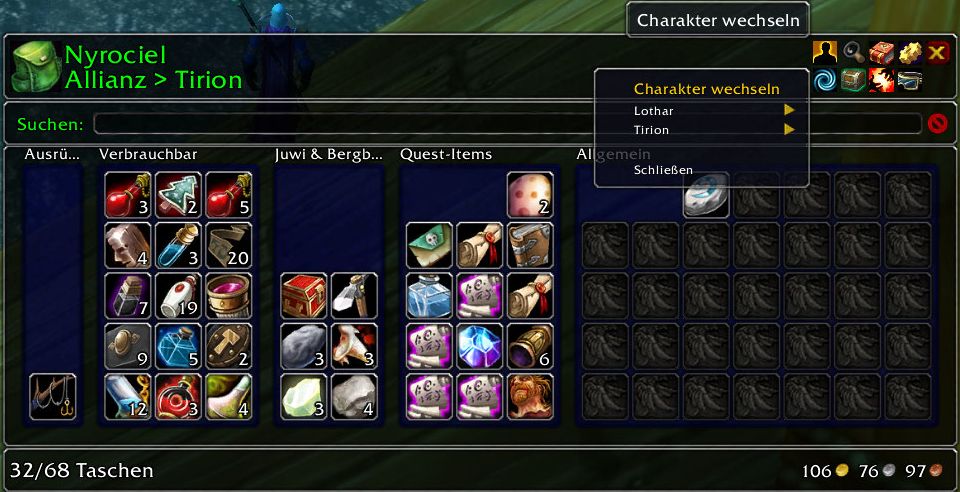960x492 pixels.
Task: Select the mining pick item
Action: (354, 296)
